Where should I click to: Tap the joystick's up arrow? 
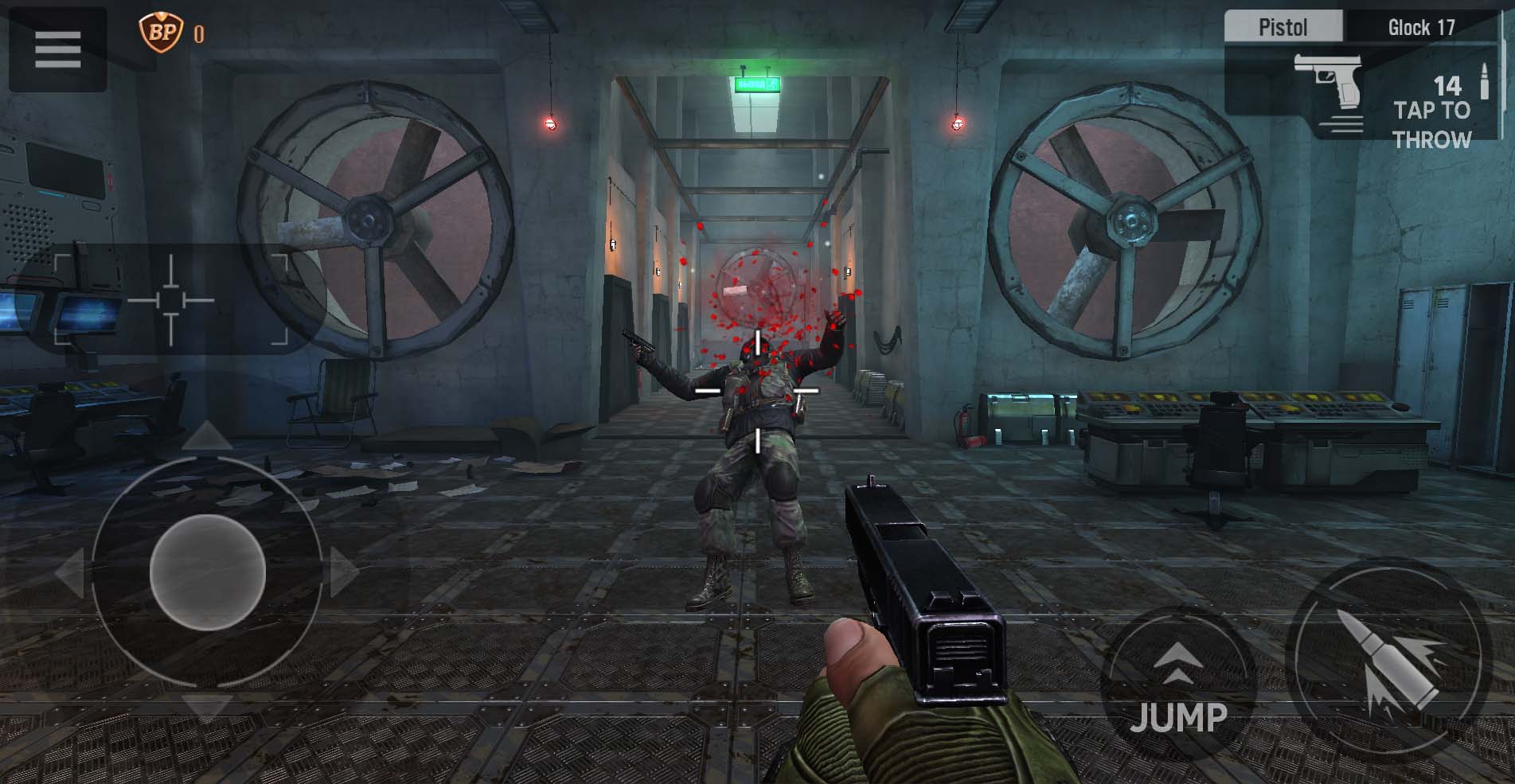pos(207,436)
